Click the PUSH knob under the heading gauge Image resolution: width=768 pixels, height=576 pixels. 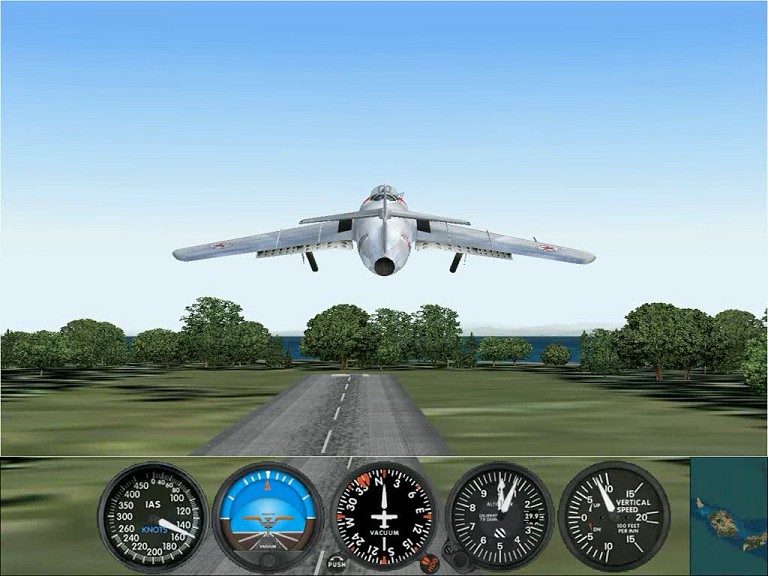point(337,563)
